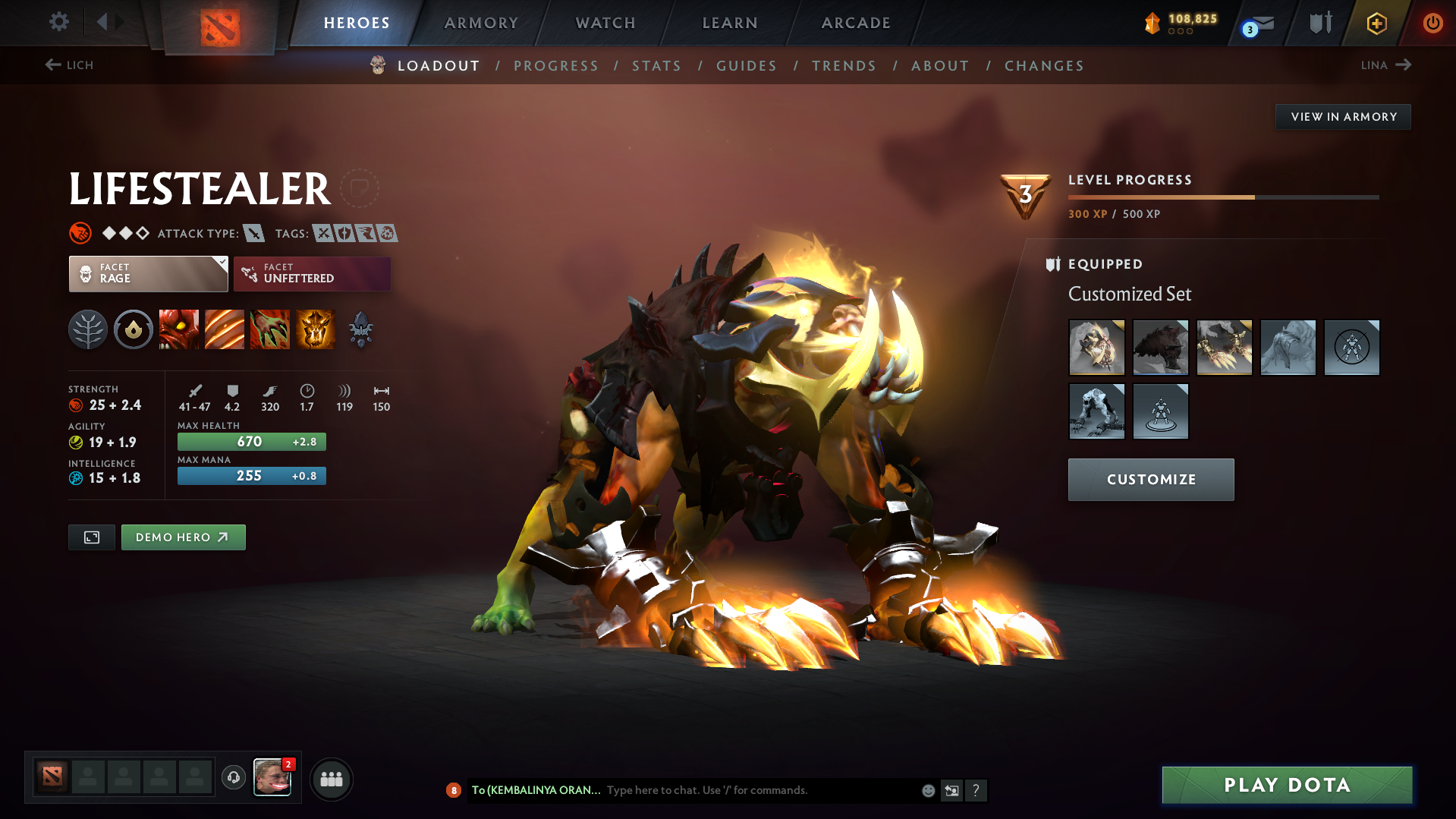Choose the Rage facet

[148, 274]
